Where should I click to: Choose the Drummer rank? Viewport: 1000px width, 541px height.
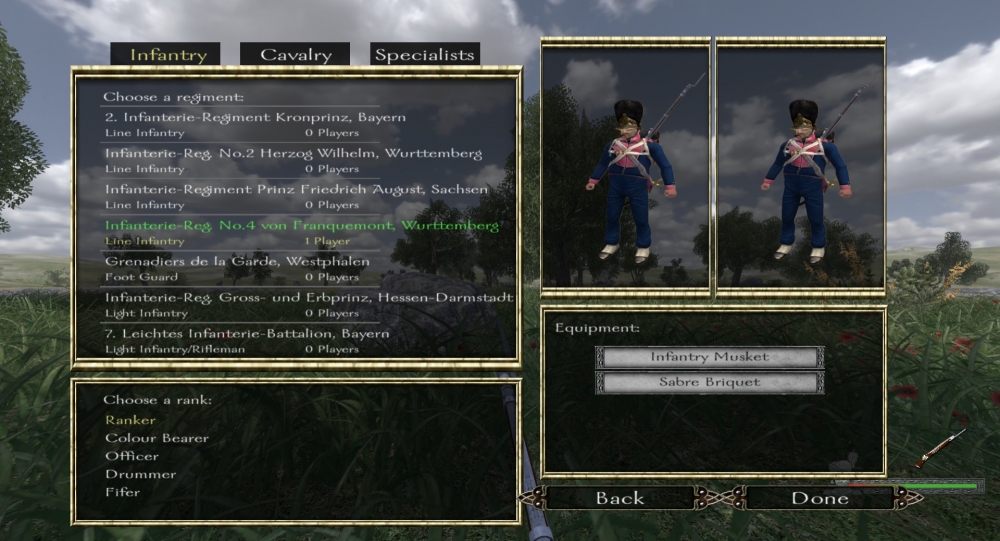pos(140,474)
